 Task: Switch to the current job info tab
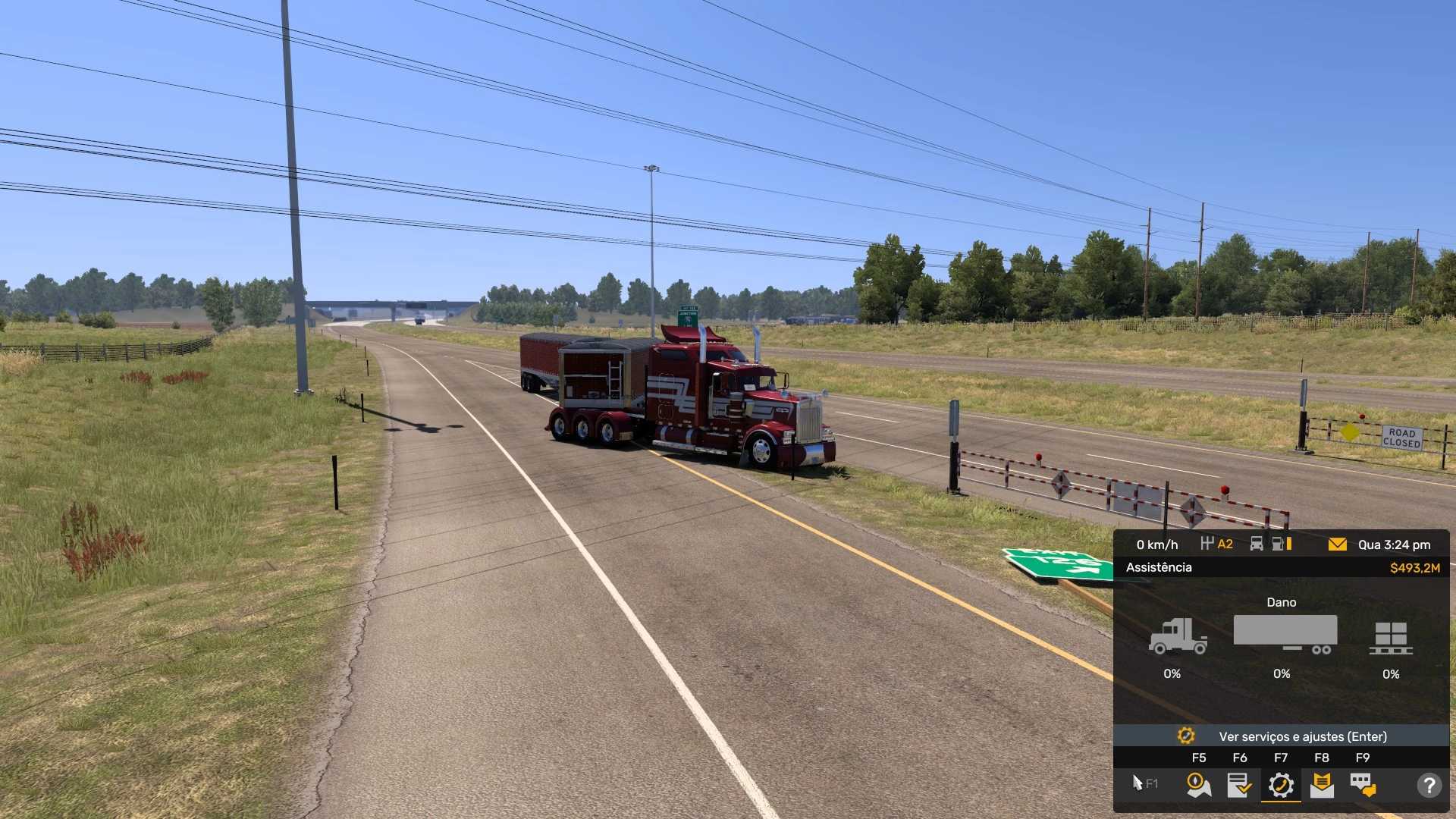pos(1239,785)
